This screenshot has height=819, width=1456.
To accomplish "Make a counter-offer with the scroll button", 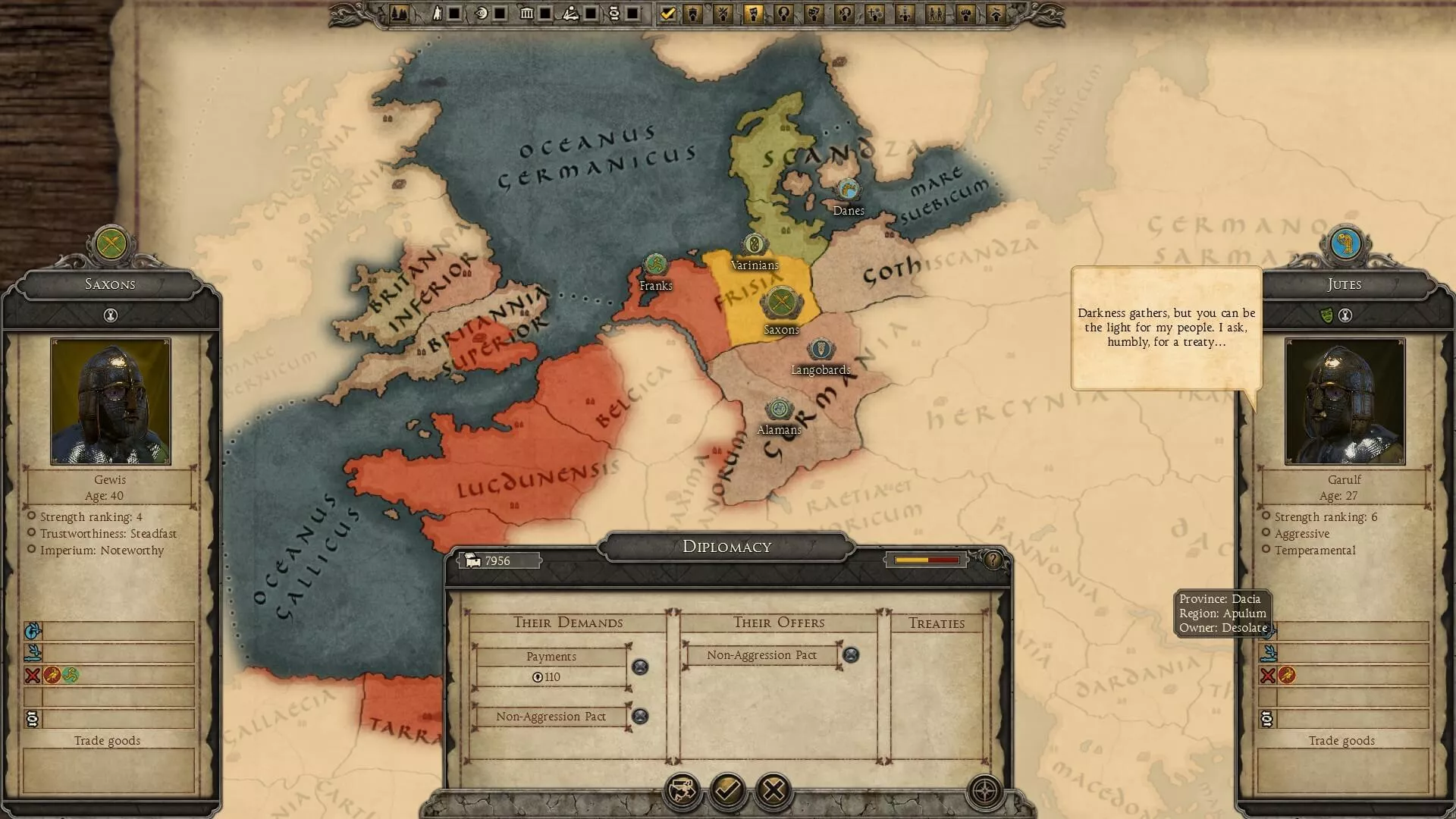I will coord(681,791).
